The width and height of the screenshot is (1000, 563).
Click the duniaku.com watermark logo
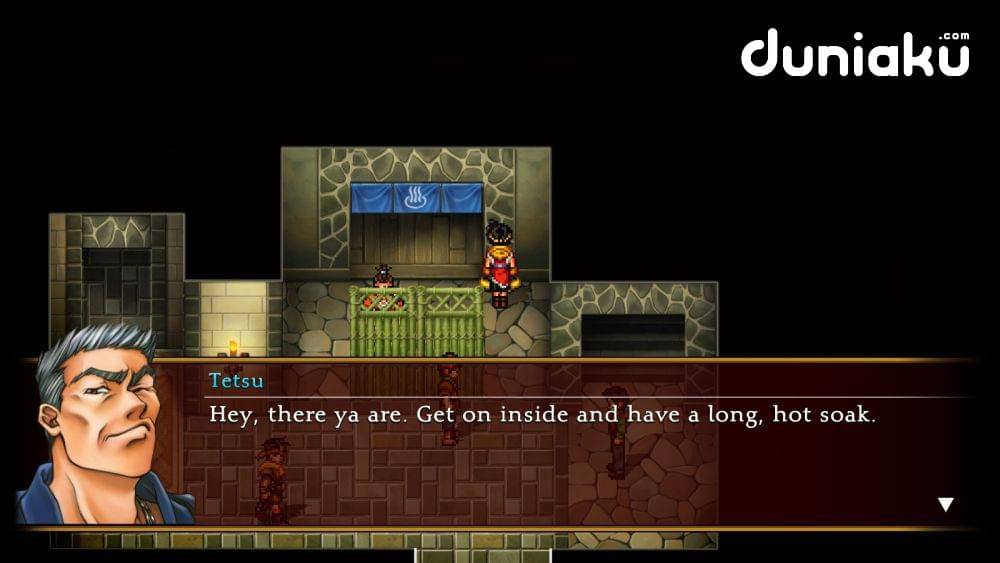[855, 54]
